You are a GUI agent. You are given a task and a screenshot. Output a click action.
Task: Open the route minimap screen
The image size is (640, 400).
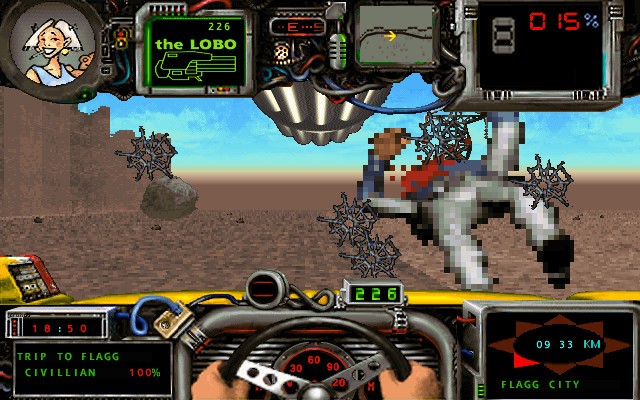pyautogui.click(x=397, y=38)
